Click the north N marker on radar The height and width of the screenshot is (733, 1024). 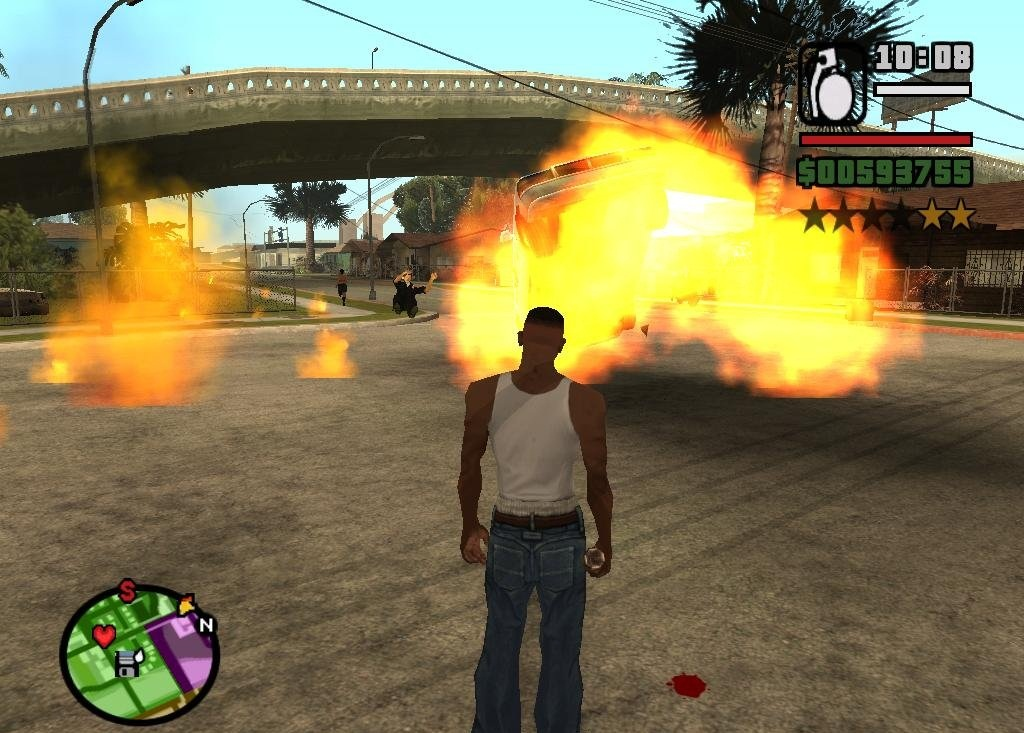(207, 626)
